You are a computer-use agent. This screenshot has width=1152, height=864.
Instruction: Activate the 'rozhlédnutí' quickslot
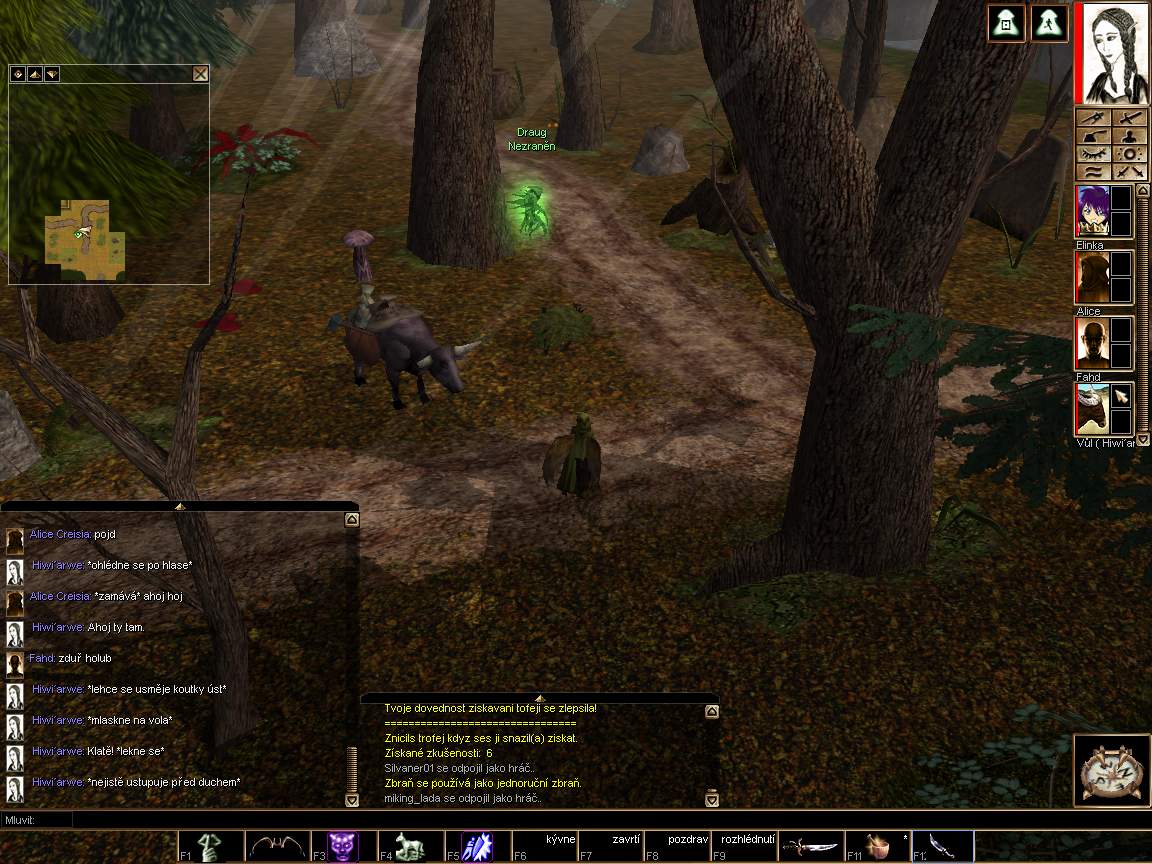(x=745, y=847)
